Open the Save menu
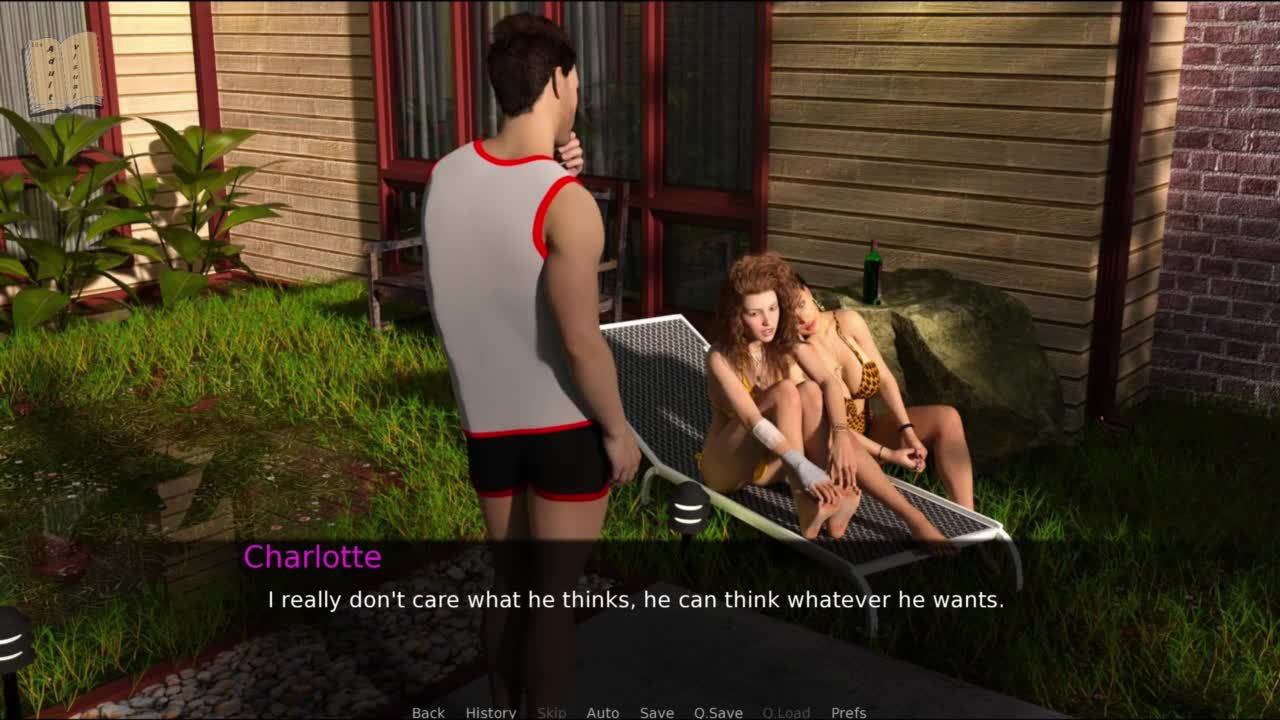The height and width of the screenshot is (720, 1280). tap(656, 712)
